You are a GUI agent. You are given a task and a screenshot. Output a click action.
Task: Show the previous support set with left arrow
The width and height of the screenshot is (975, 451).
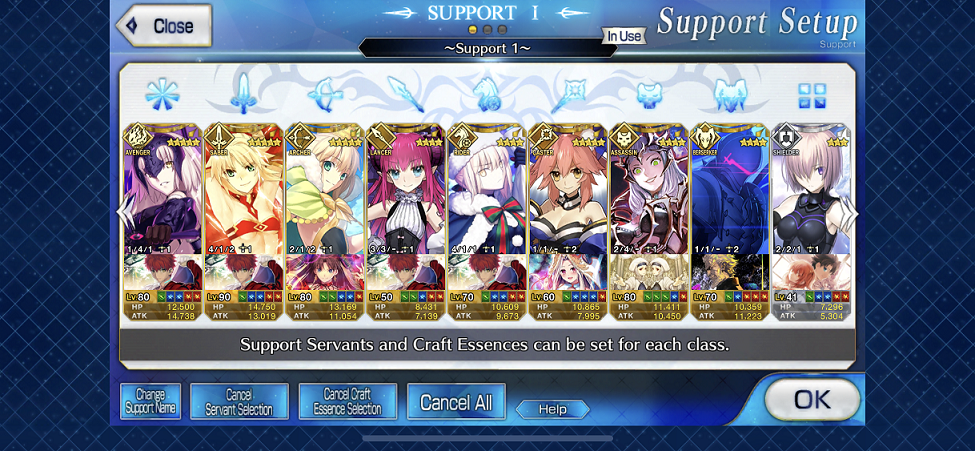click(124, 212)
